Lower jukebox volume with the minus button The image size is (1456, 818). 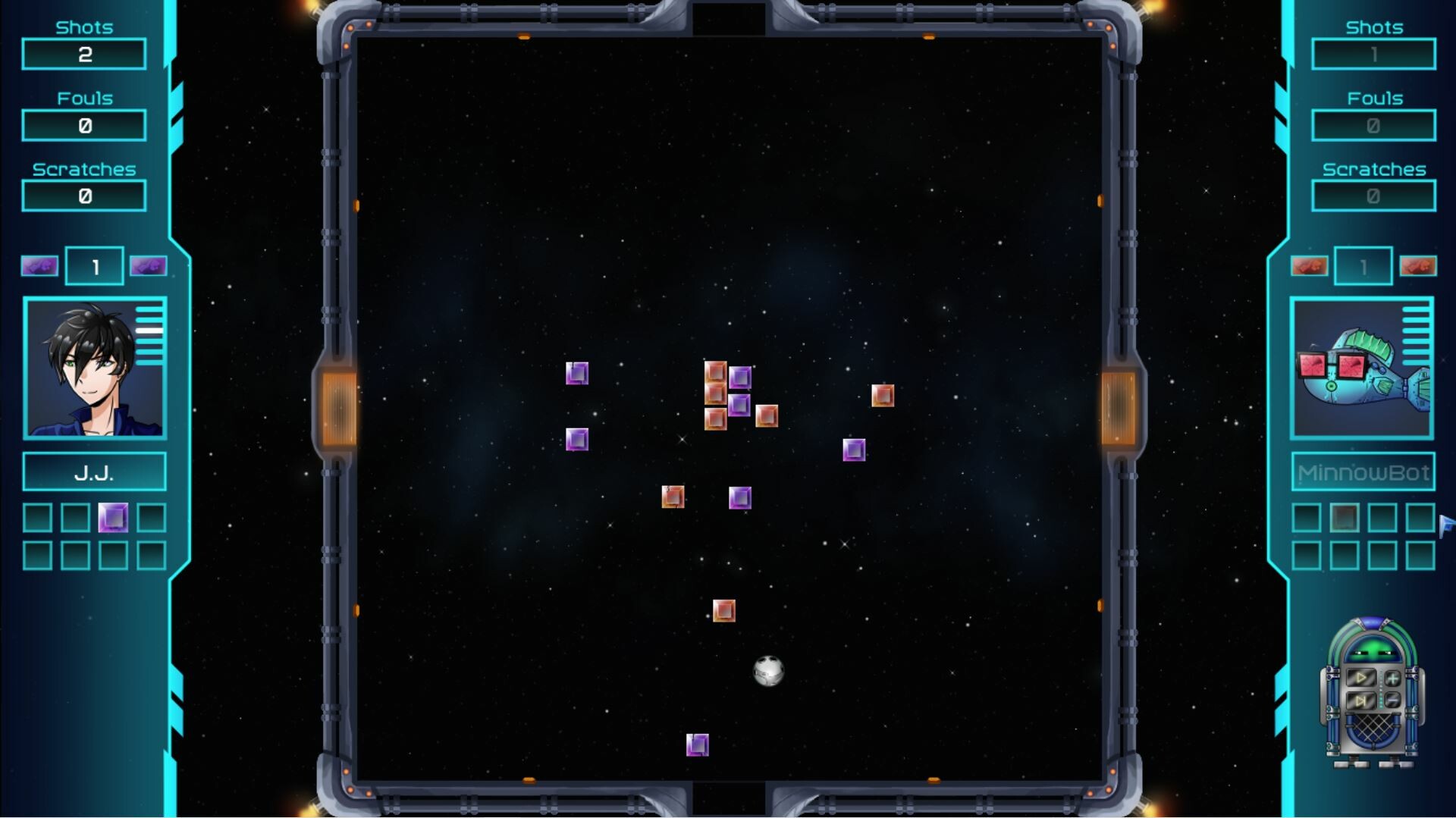[x=1392, y=699]
